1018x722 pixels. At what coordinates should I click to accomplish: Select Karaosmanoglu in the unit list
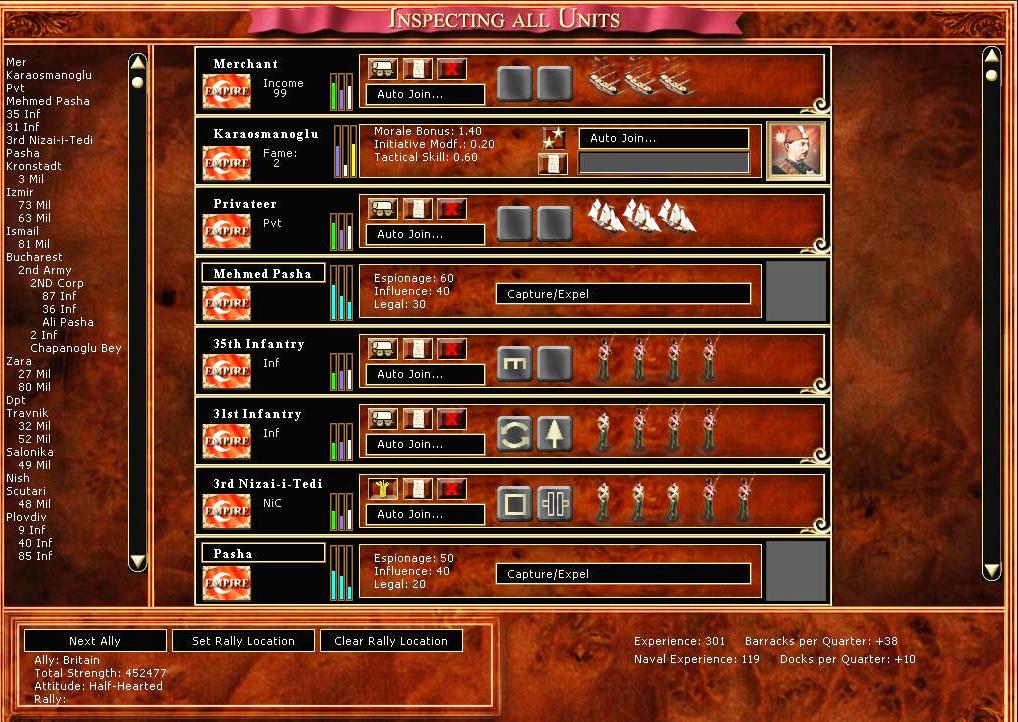click(x=48, y=75)
